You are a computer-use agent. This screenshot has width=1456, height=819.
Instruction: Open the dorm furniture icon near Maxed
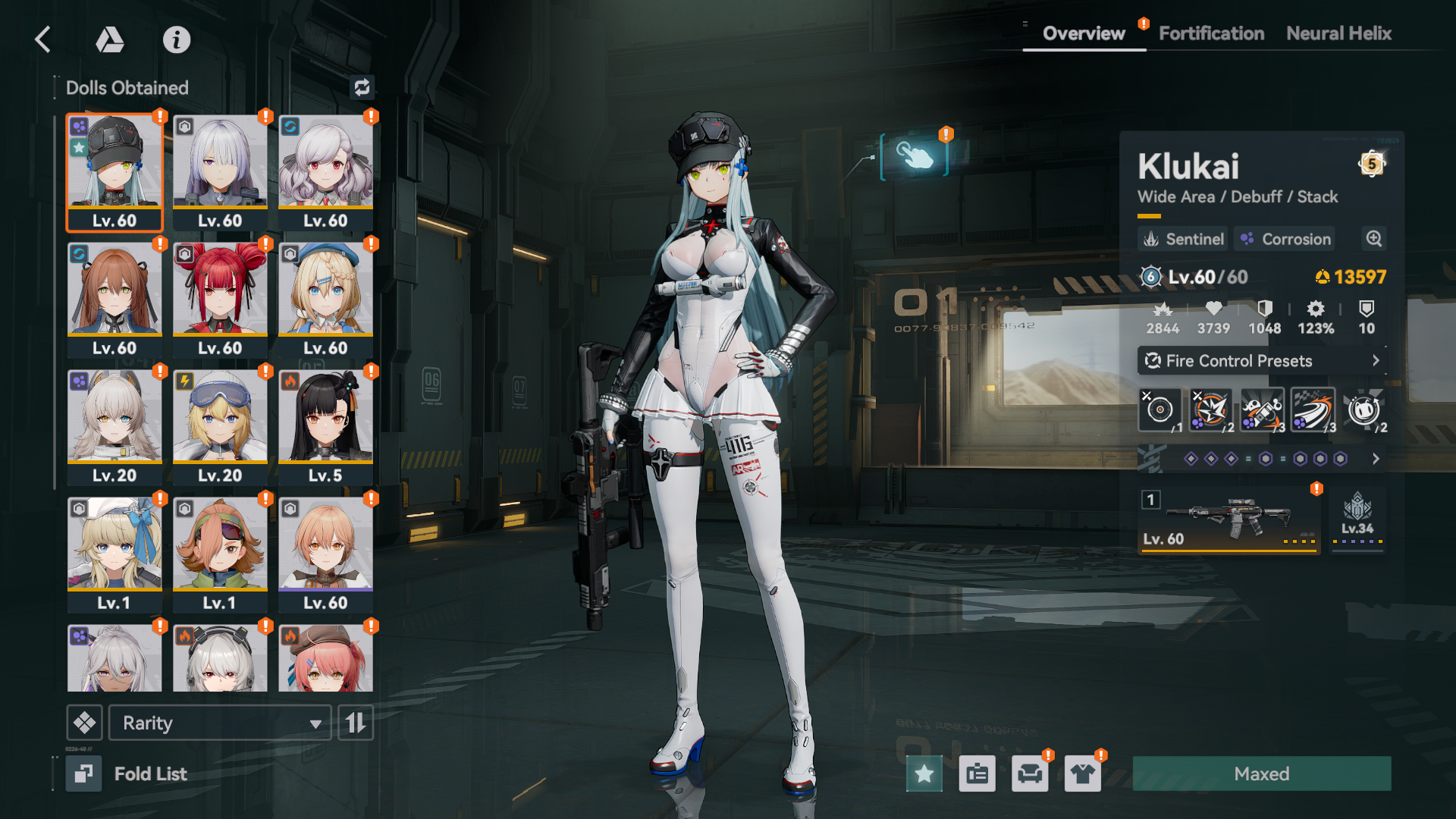pyautogui.click(x=1030, y=773)
